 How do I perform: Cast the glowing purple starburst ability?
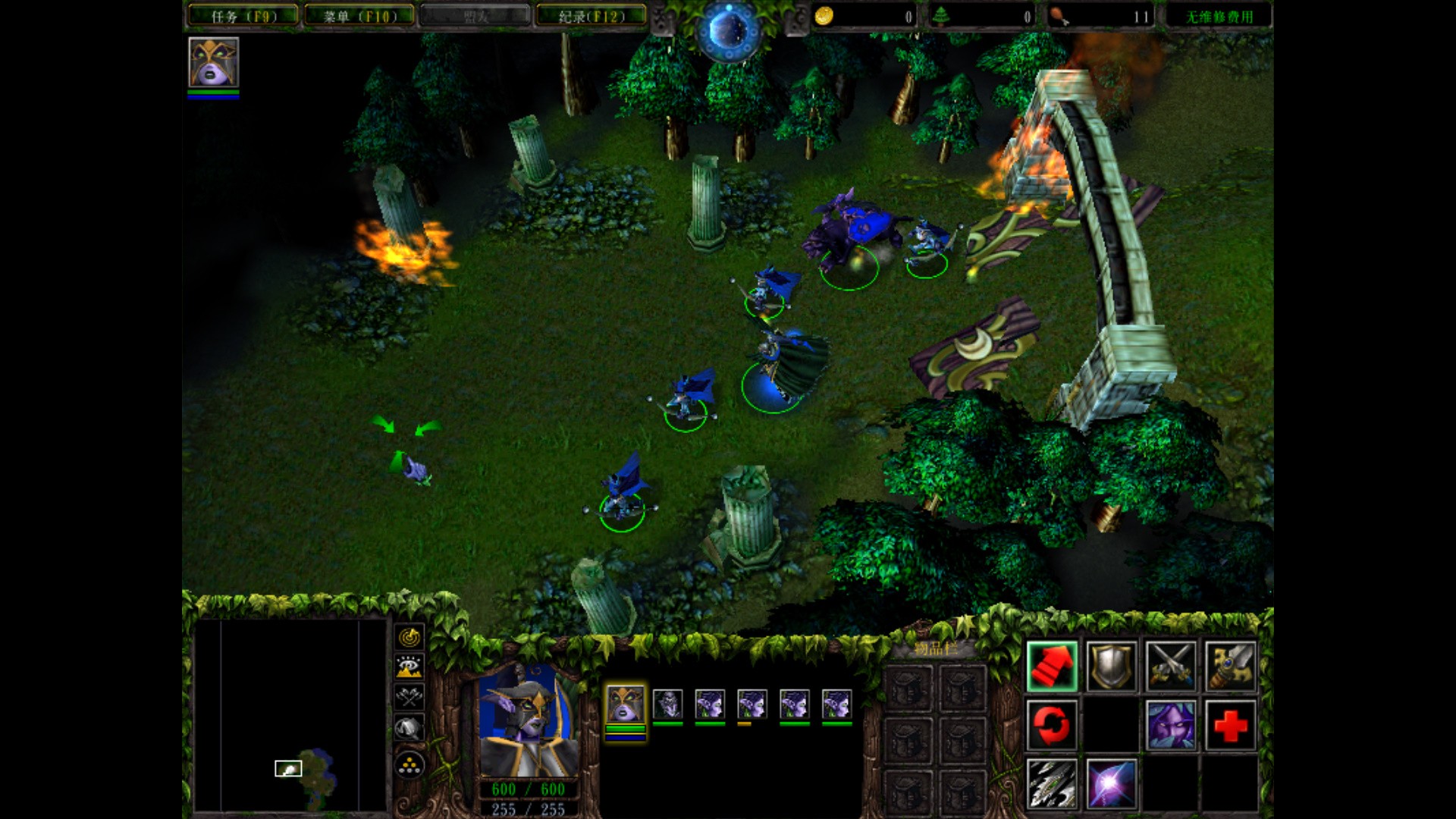pos(1111,783)
